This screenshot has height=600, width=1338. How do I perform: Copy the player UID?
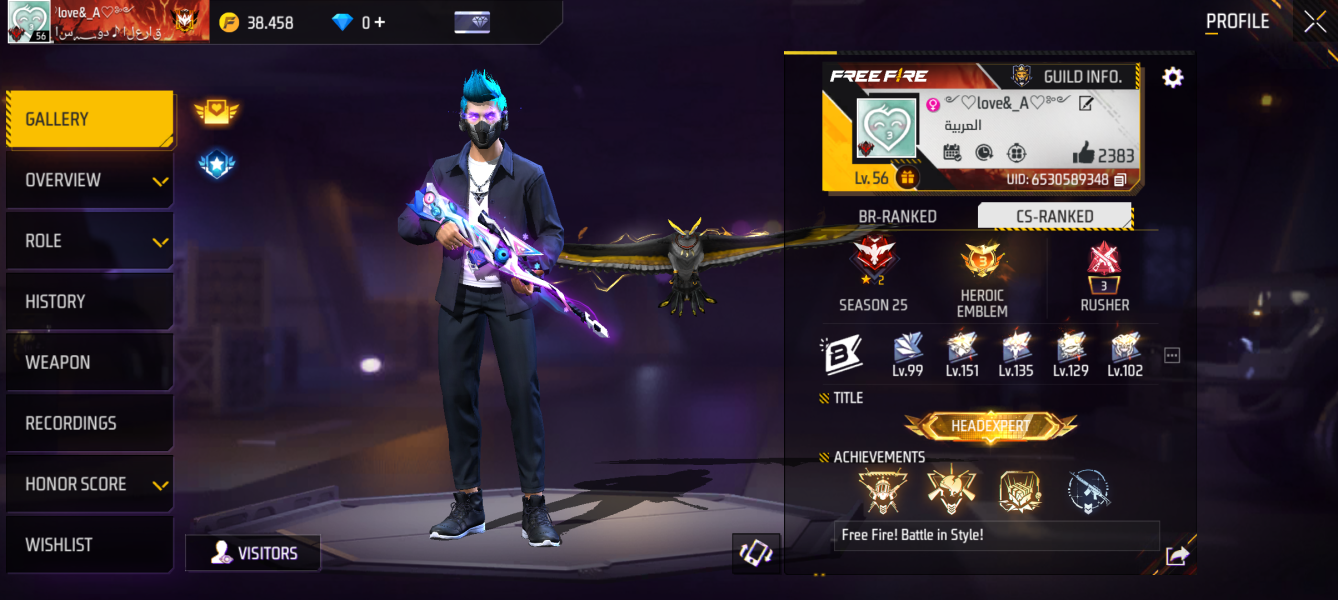point(1120,180)
